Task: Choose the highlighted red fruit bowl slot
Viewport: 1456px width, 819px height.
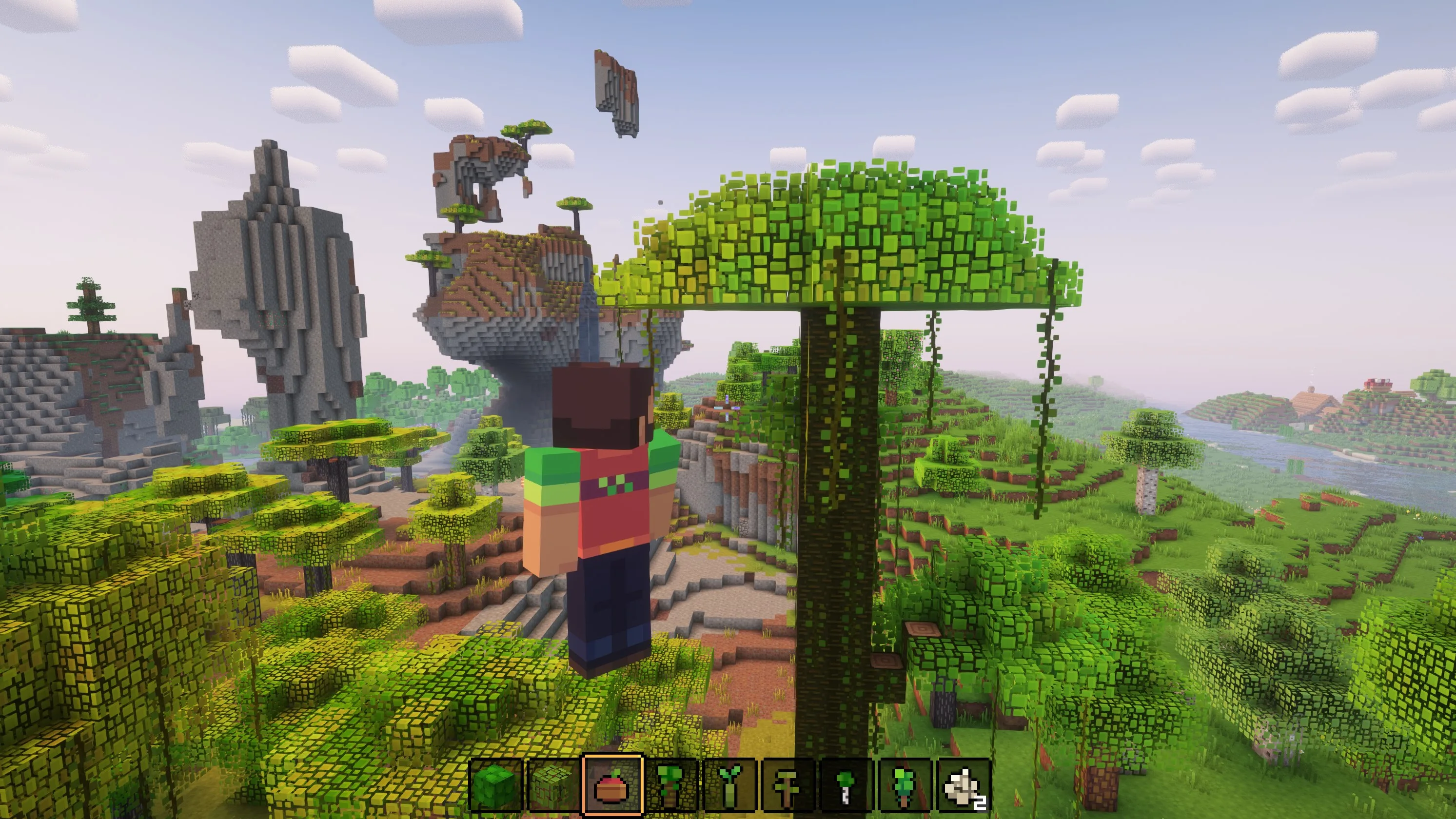Action: click(x=612, y=786)
